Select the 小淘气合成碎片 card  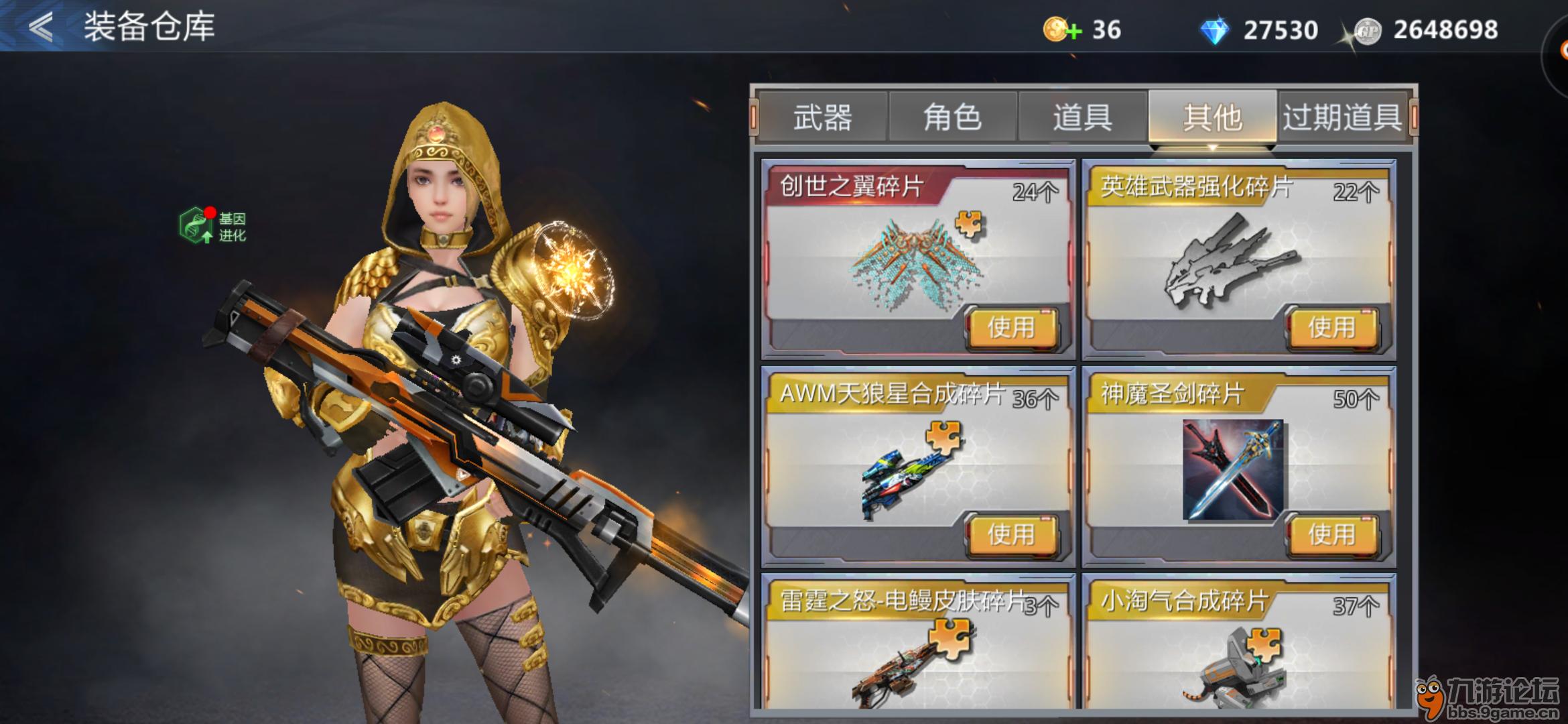click(x=1238, y=644)
